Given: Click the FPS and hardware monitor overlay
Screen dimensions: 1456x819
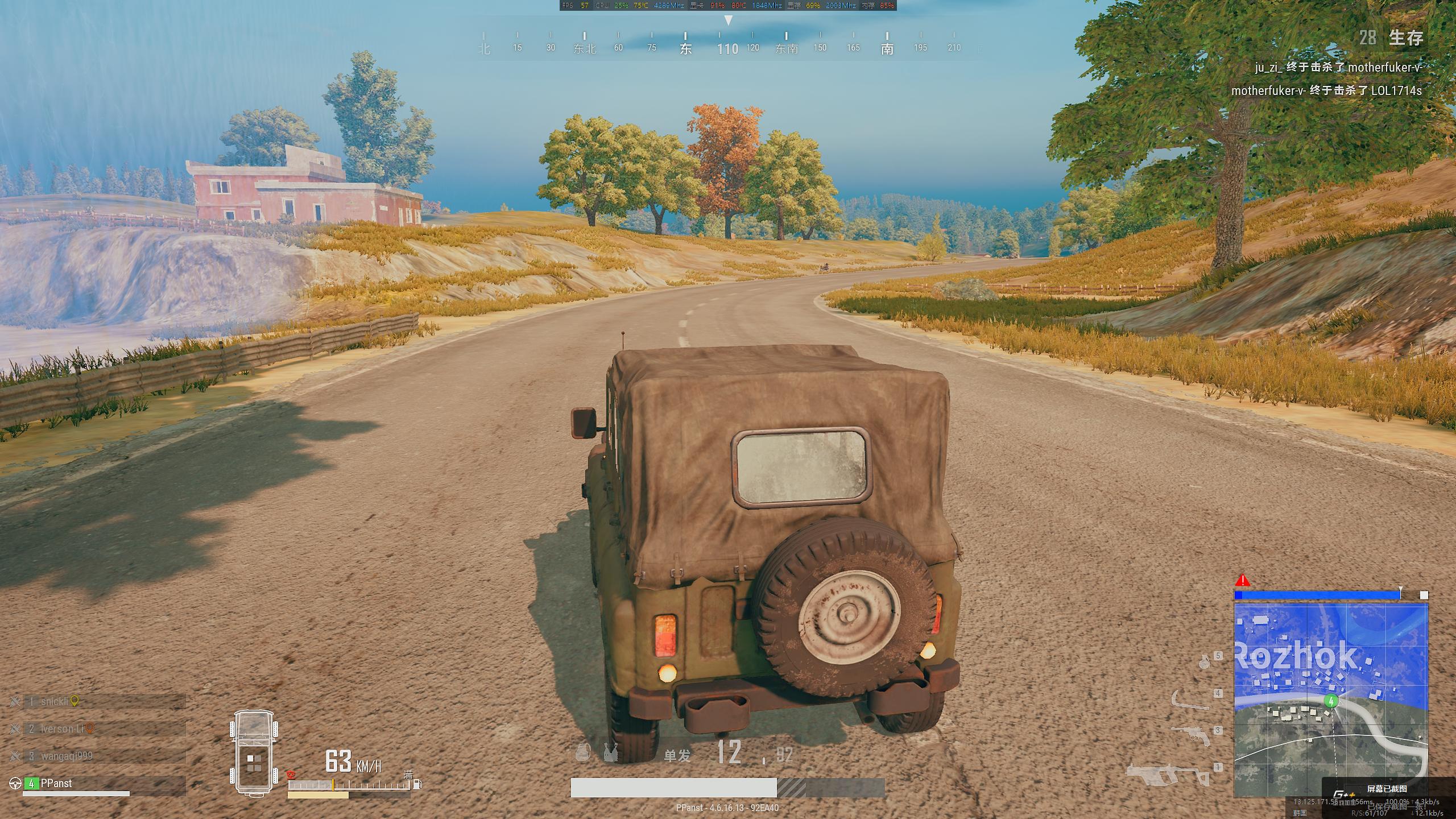Looking at the screenshot, I should tap(727, 6).
